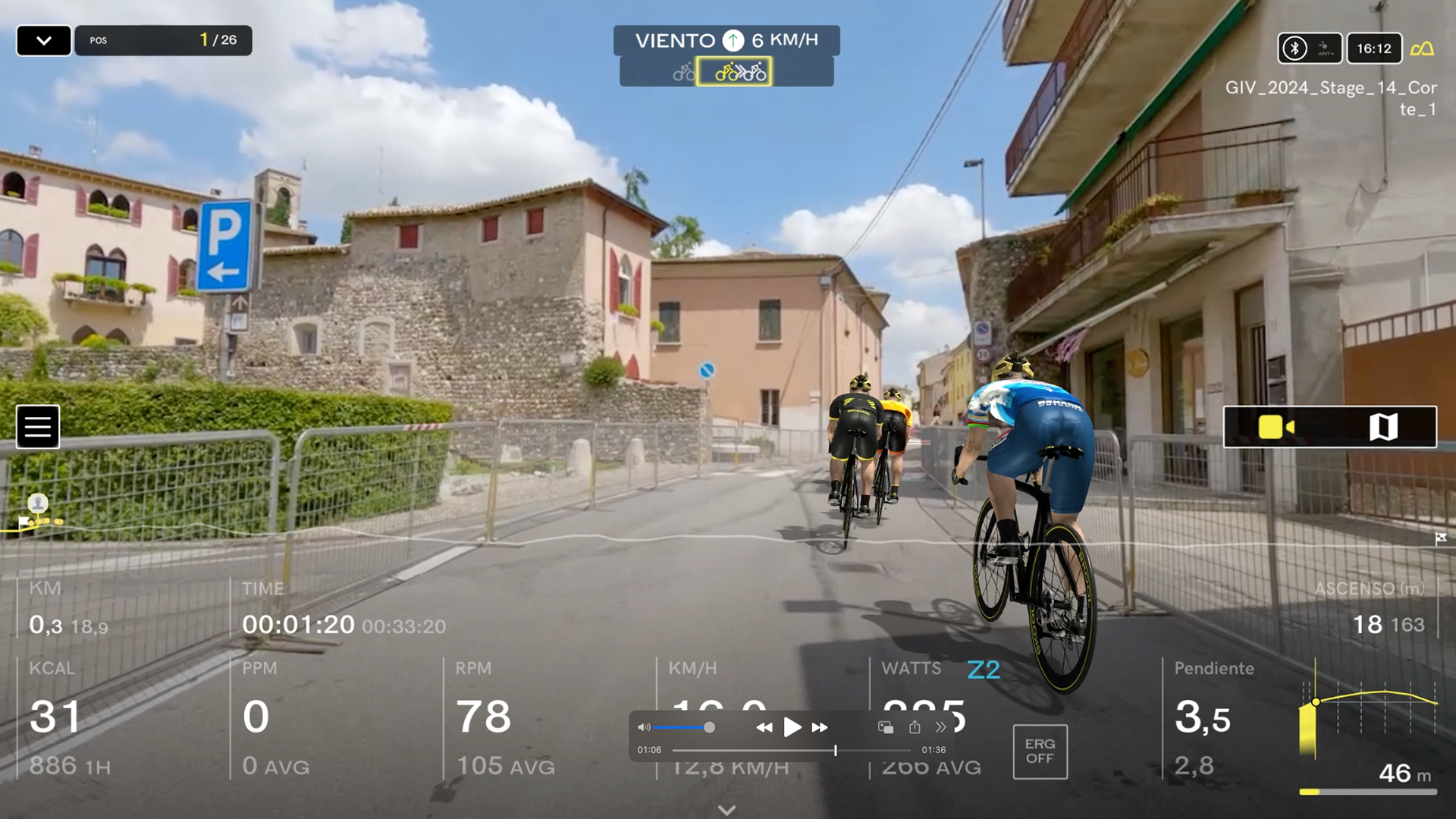
Task: Play the video with the play button
Action: [x=792, y=727]
